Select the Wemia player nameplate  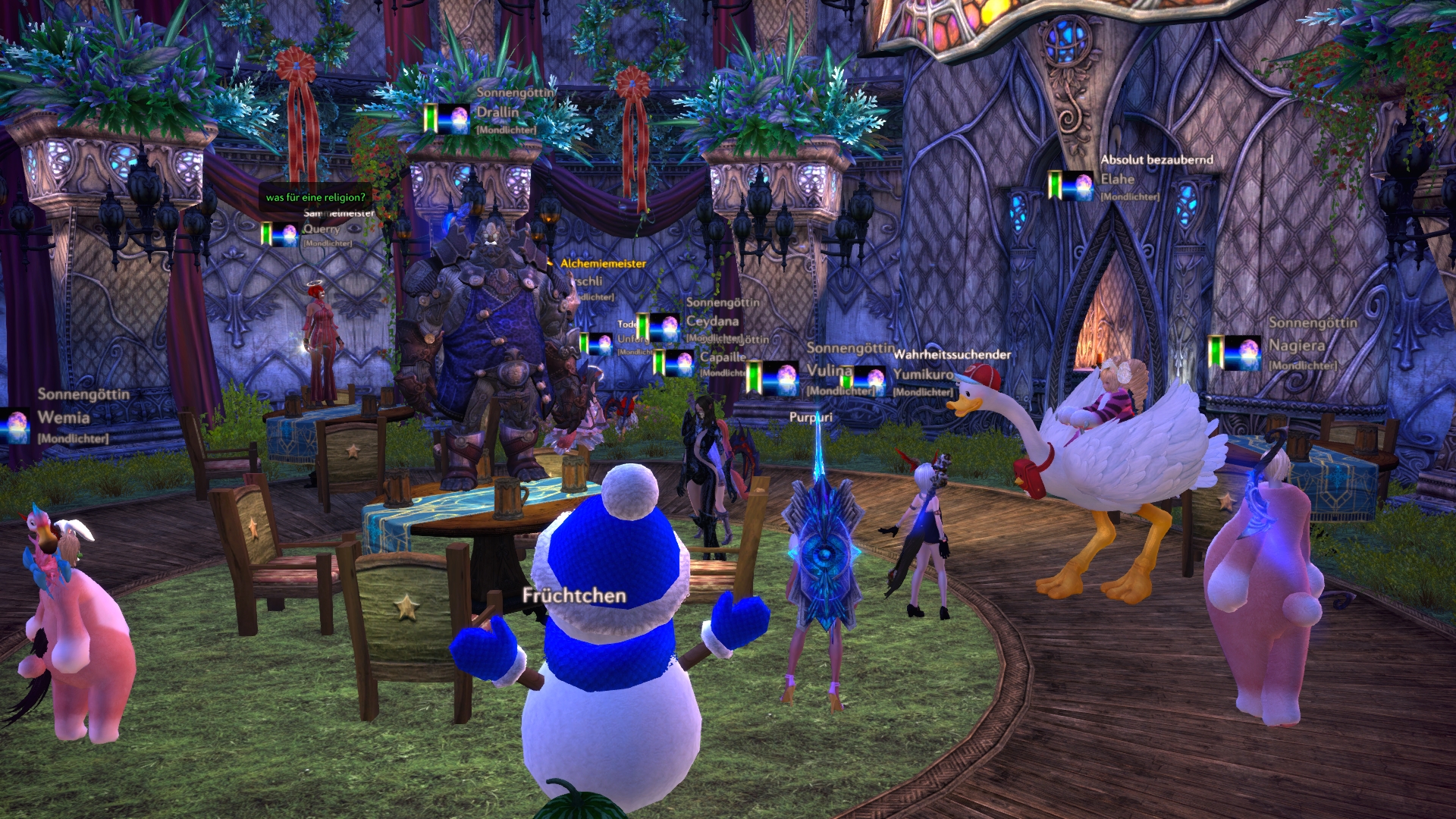click(x=64, y=417)
